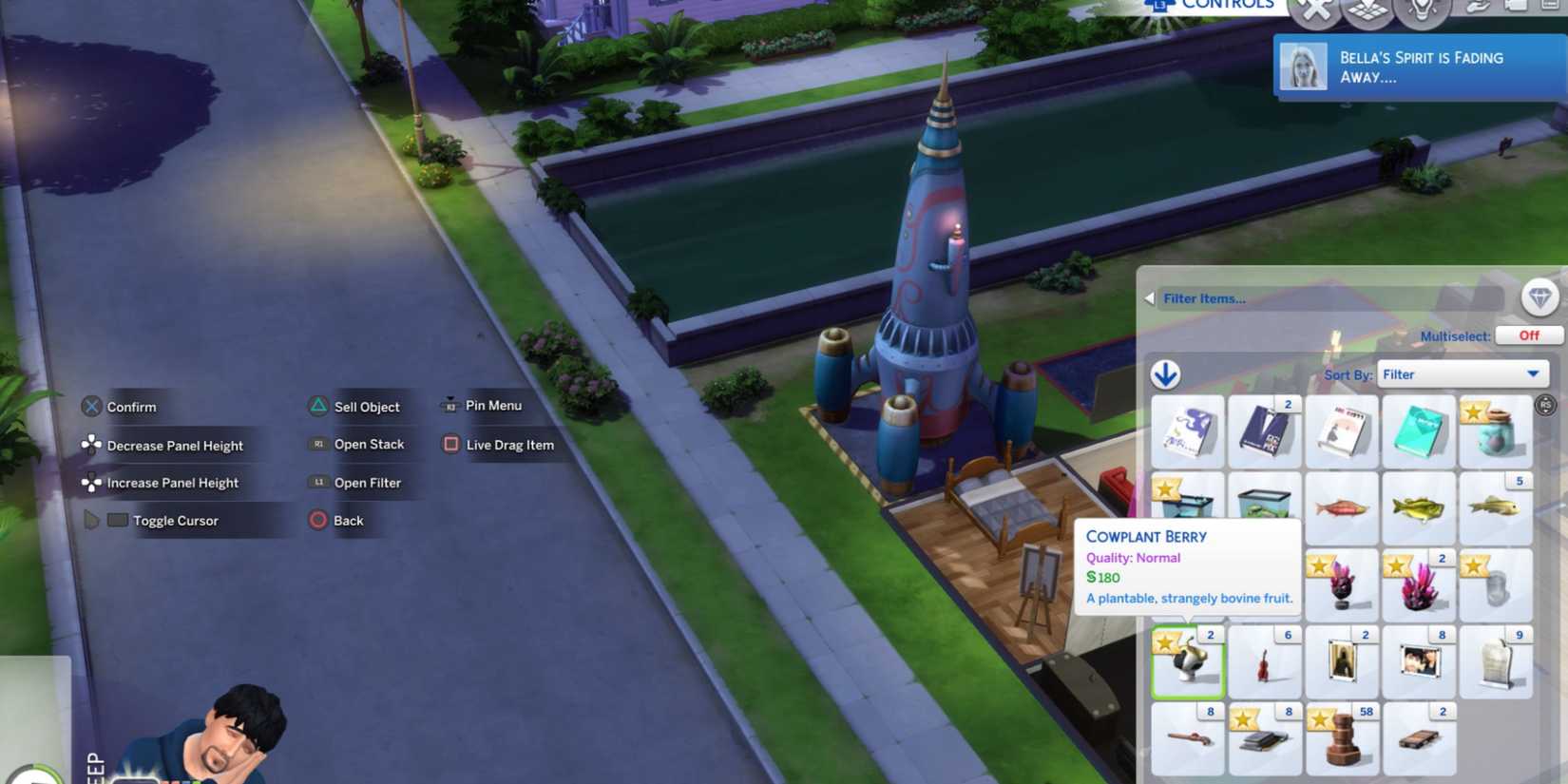The height and width of the screenshot is (784, 1568).
Task: Click the terrain grid icon in the toolbar
Action: 1367,11
